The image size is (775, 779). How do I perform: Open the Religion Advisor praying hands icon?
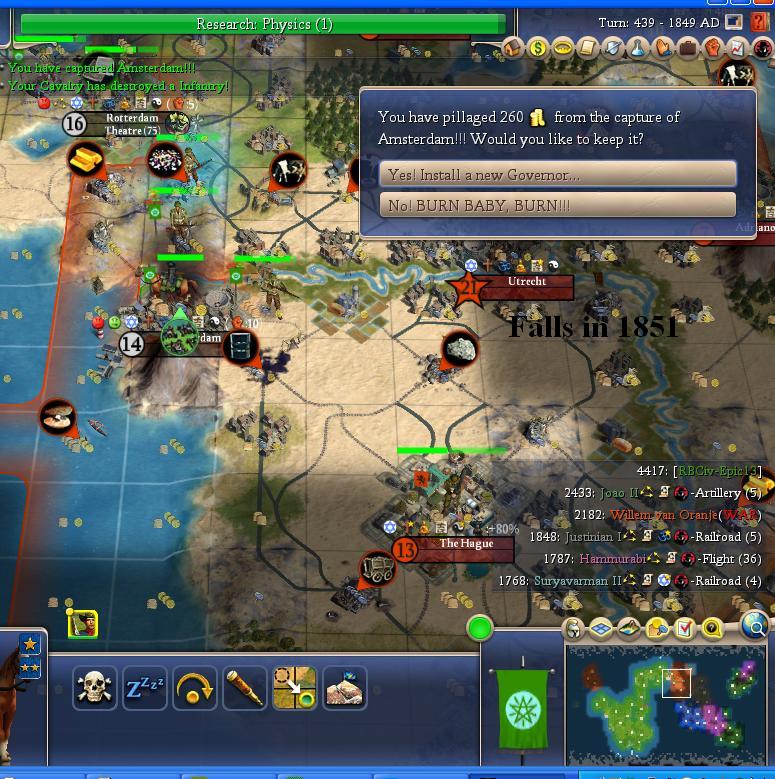(663, 47)
